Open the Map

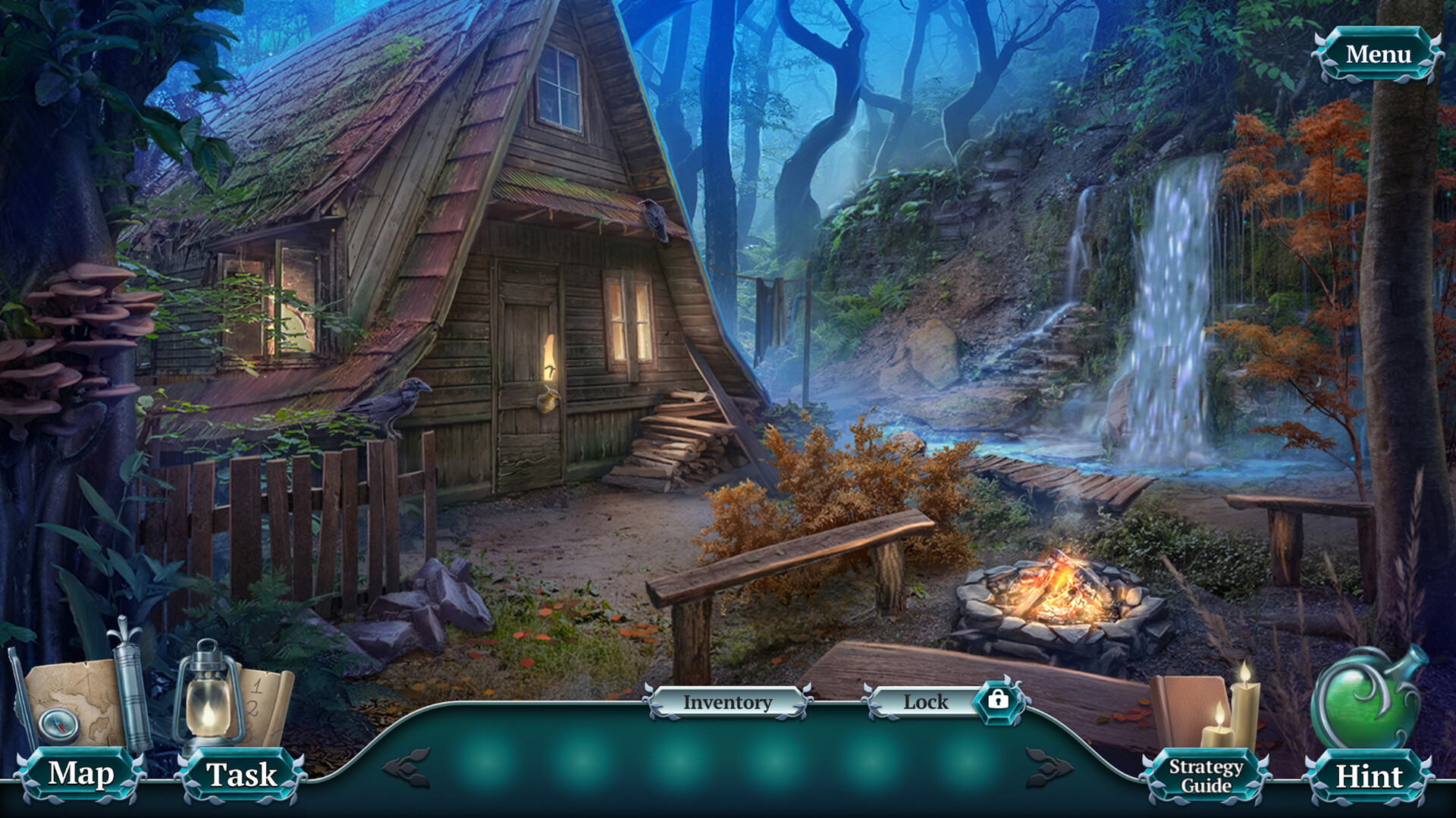pos(81,775)
